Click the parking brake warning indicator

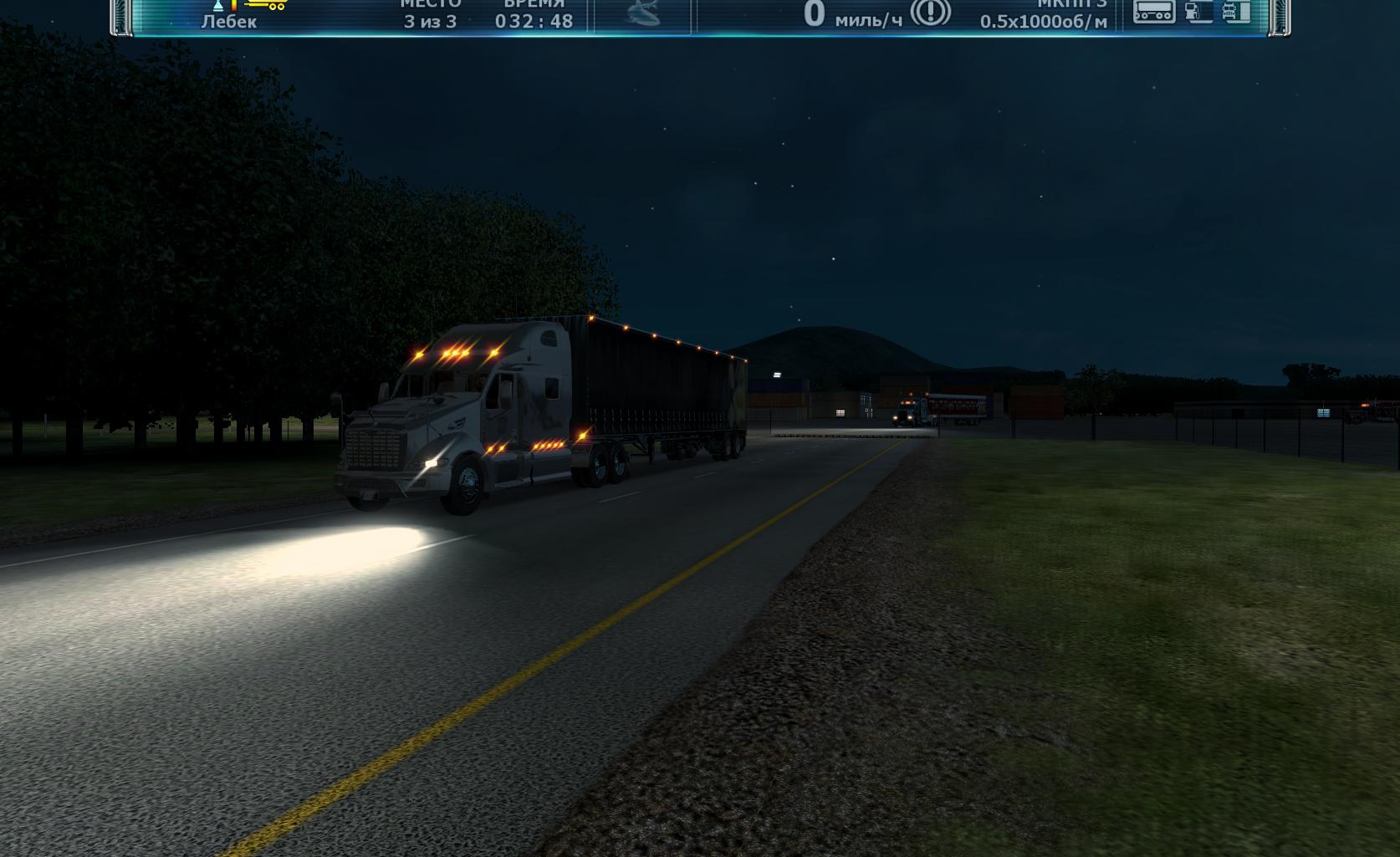click(x=930, y=12)
